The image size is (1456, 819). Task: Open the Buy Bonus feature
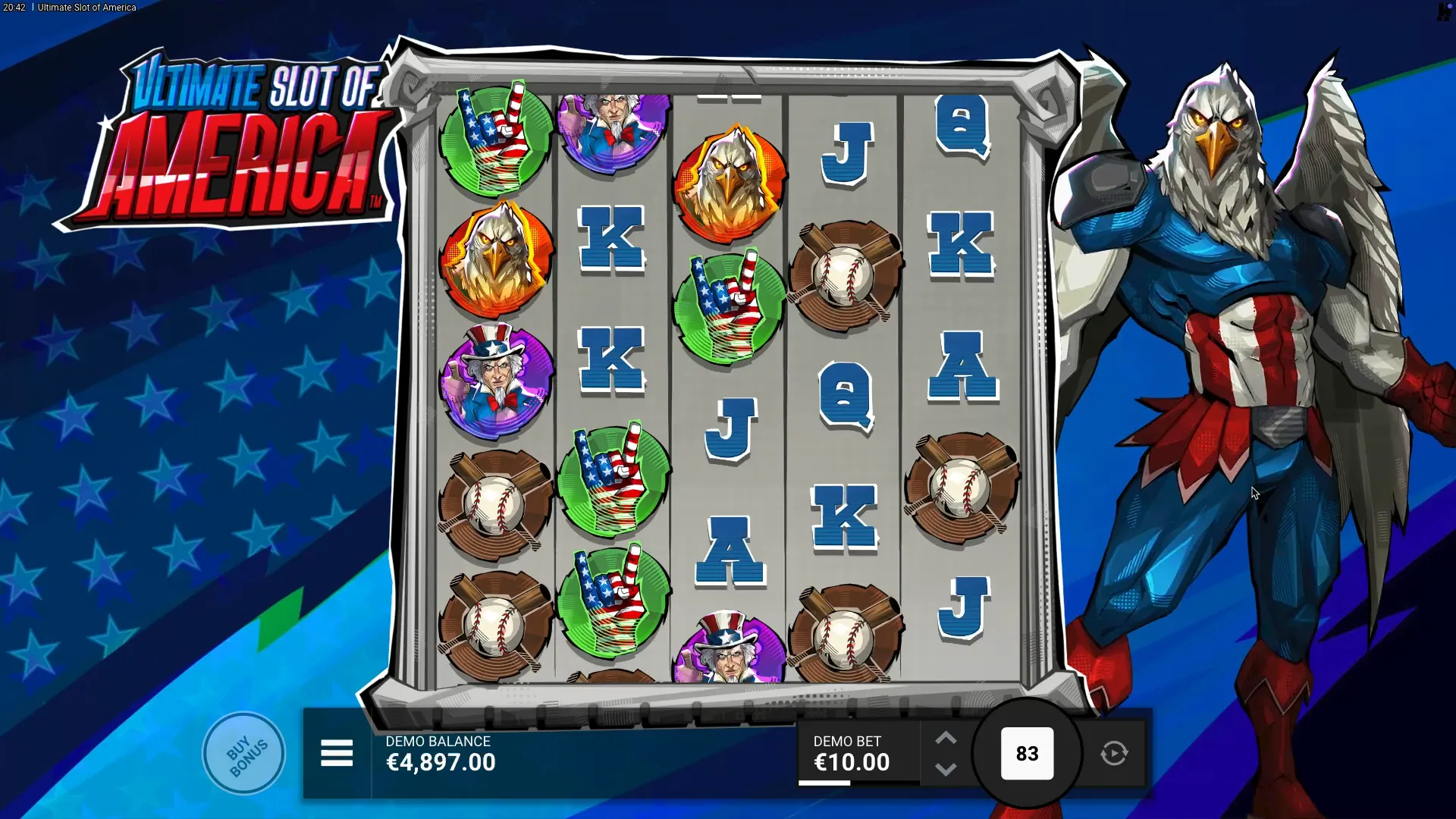click(x=244, y=754)
